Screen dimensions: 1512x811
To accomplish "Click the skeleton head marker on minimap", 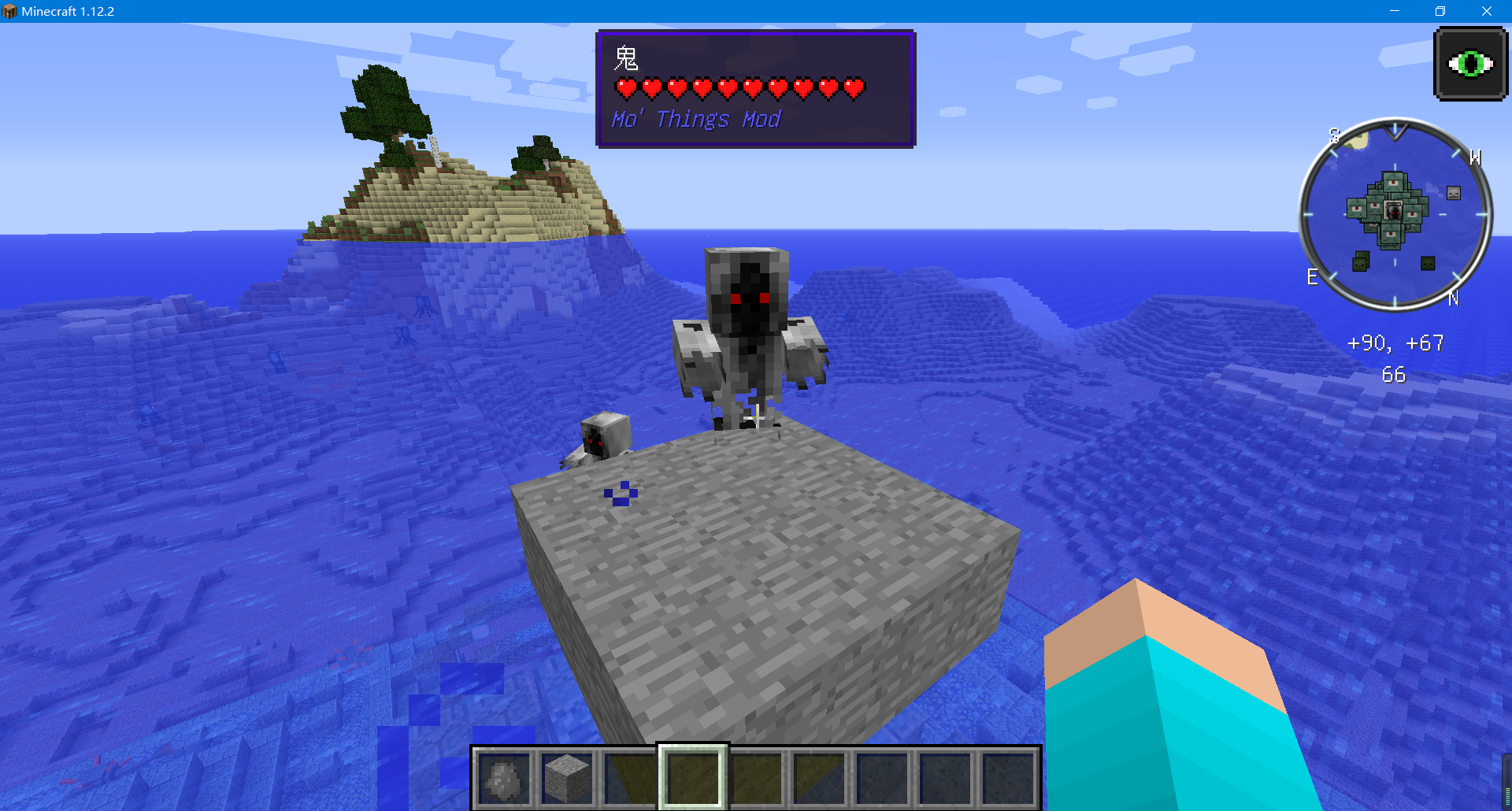I will pos(1454,193).
